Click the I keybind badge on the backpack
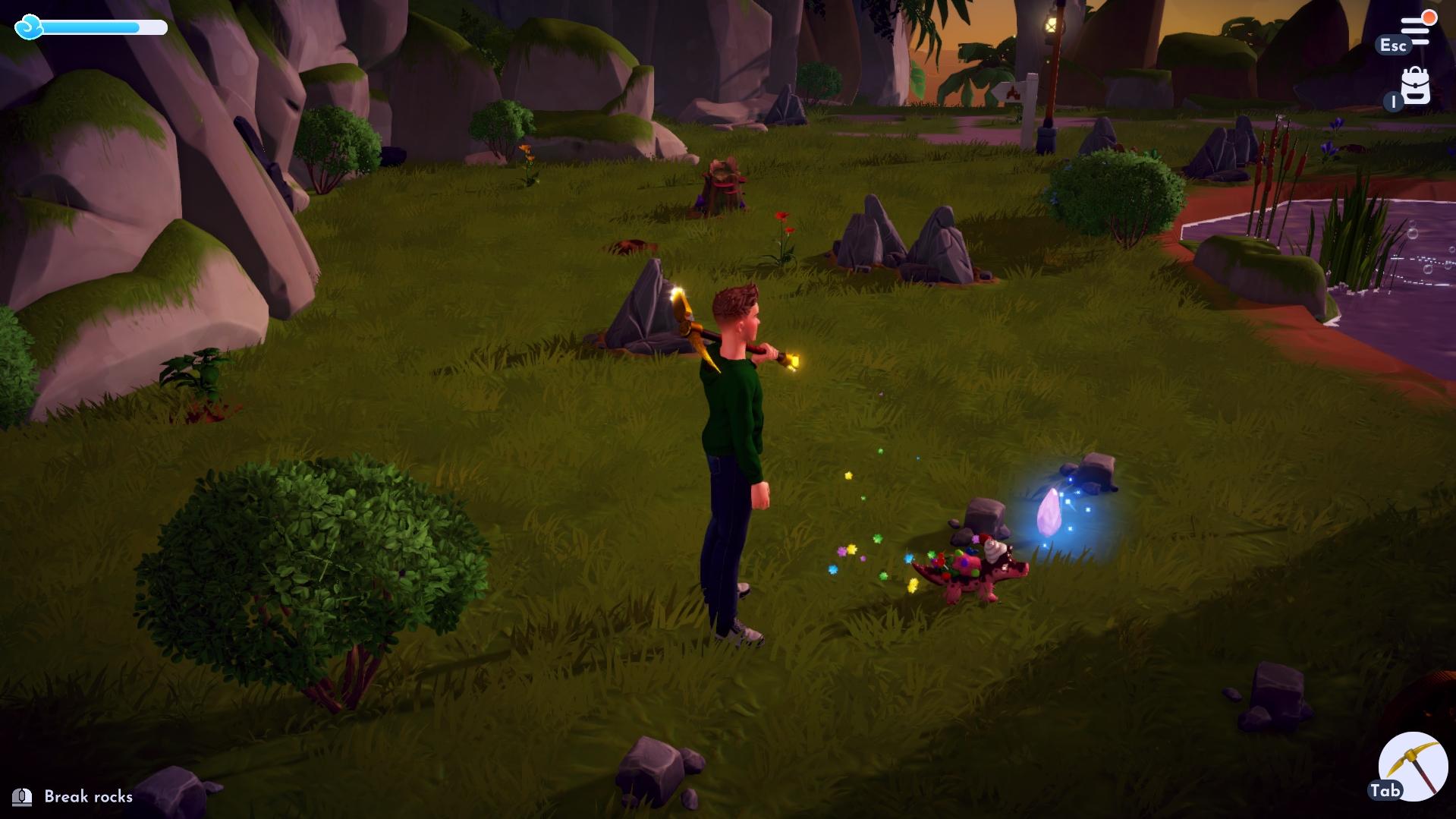 tap(1392, 101)
